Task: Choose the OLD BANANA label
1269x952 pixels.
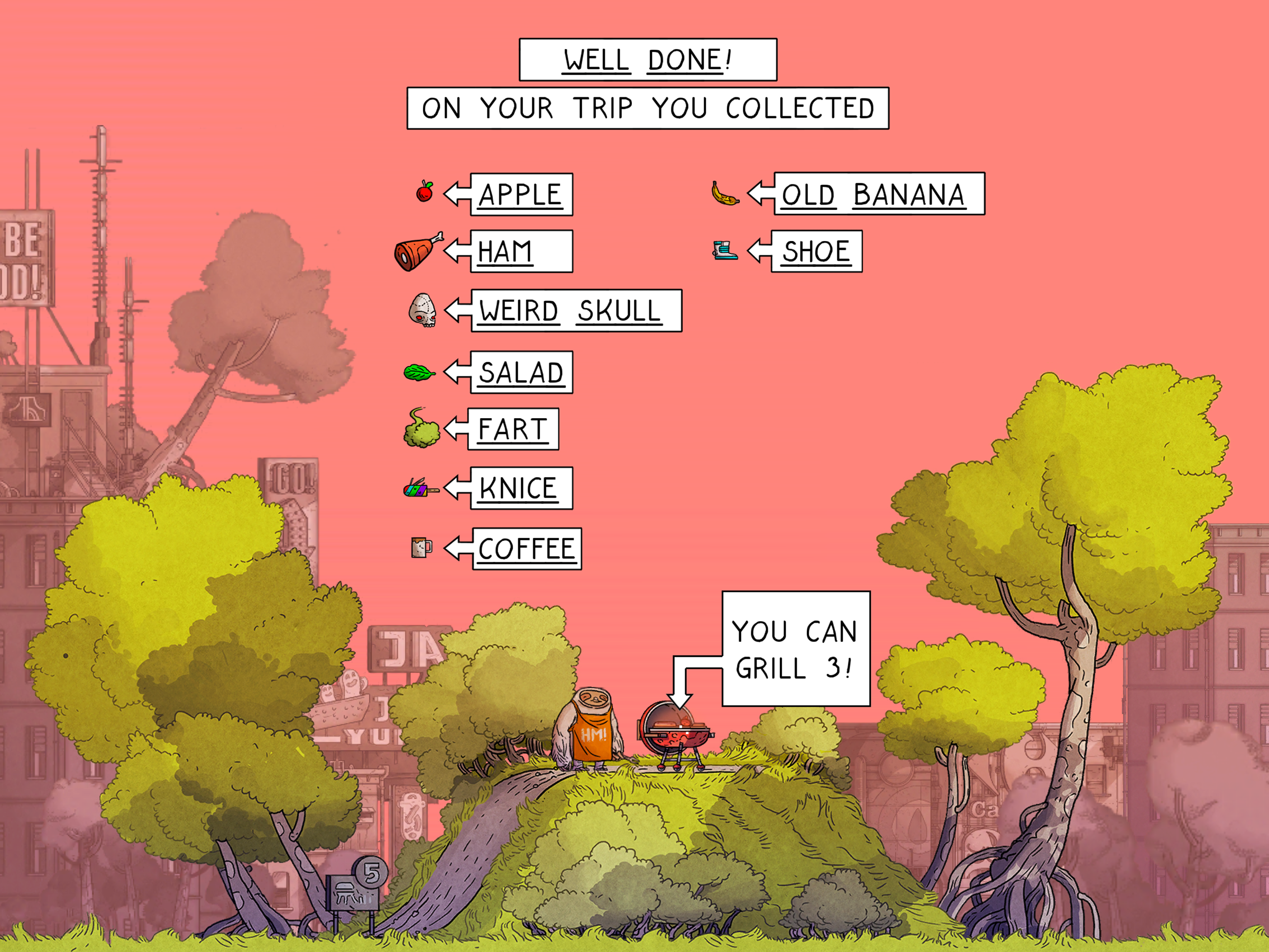Action: (878, 194)
